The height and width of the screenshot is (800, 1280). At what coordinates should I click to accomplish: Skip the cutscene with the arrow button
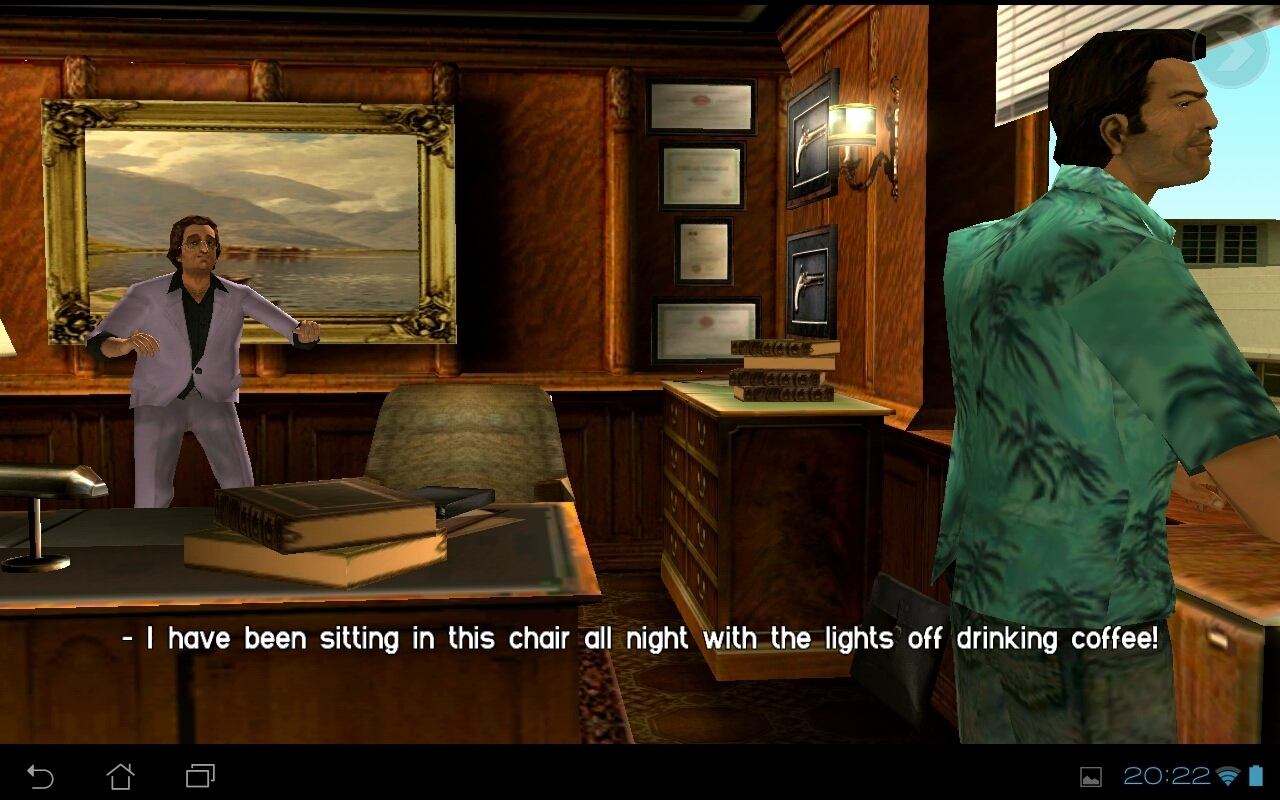tap(1236, 52)
